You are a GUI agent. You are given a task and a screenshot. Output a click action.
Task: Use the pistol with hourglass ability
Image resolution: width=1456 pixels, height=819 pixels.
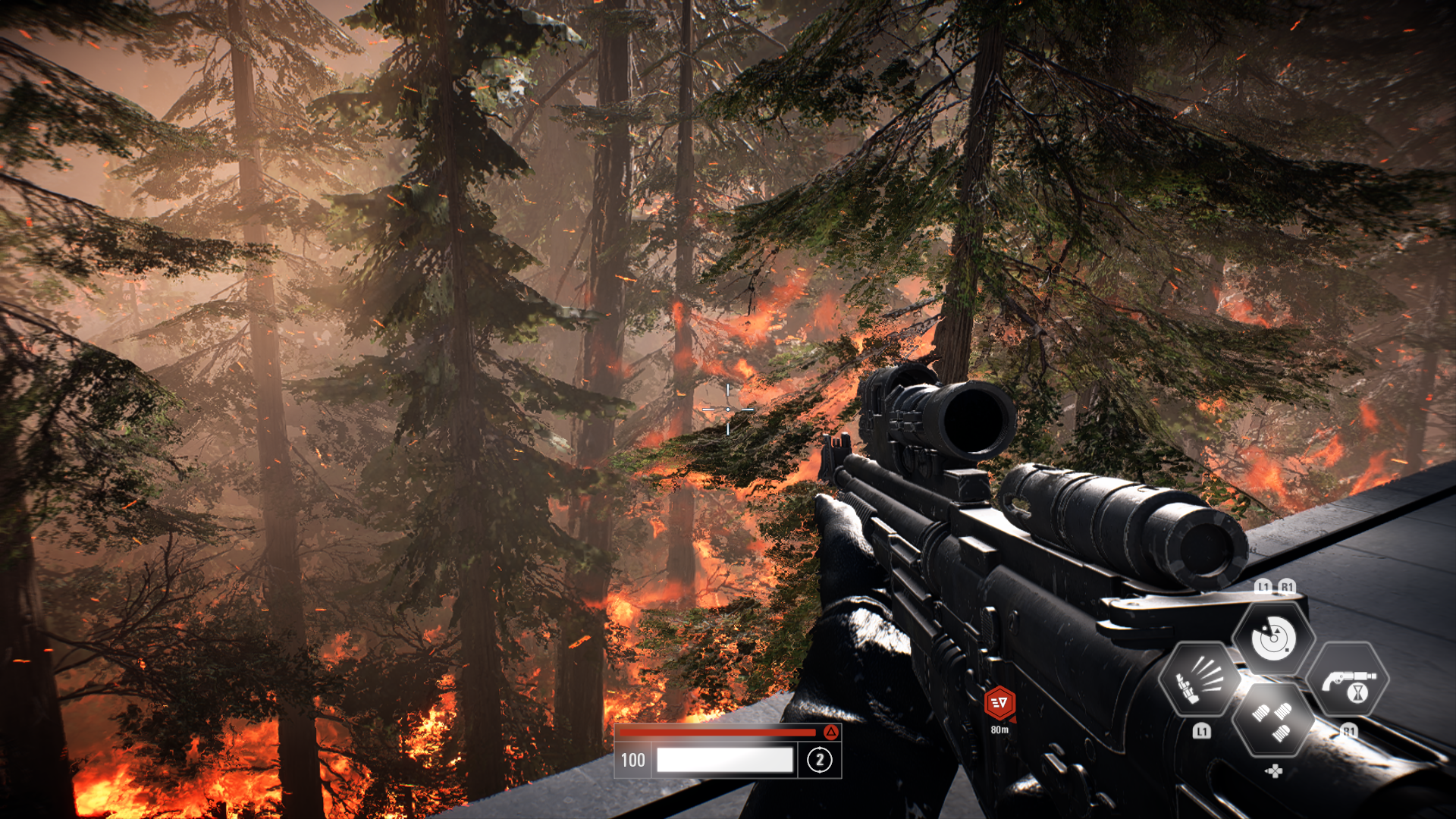coord(1348,680)
